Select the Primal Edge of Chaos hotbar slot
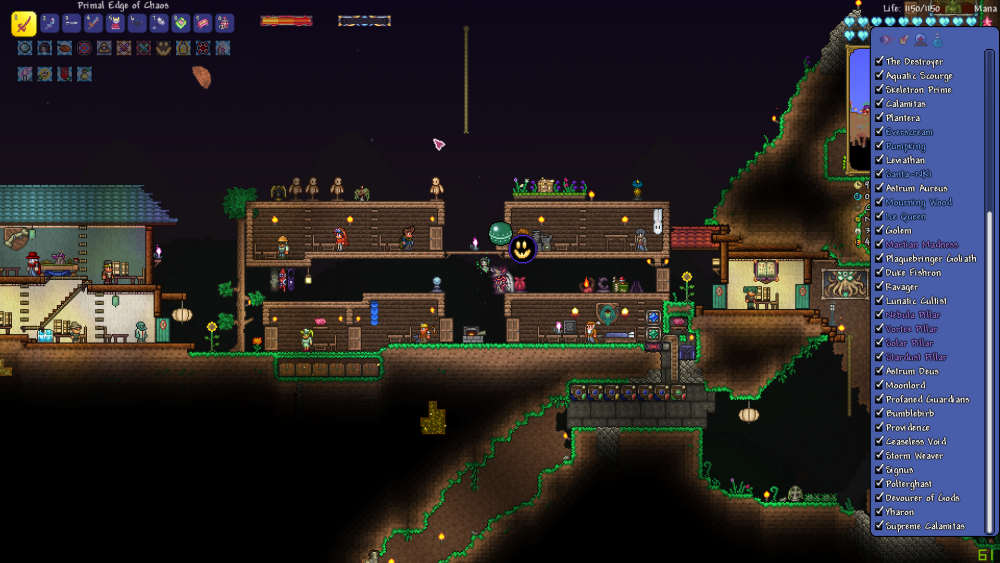Viewport: 1000px width, 563px height. [x=24, y=23]
